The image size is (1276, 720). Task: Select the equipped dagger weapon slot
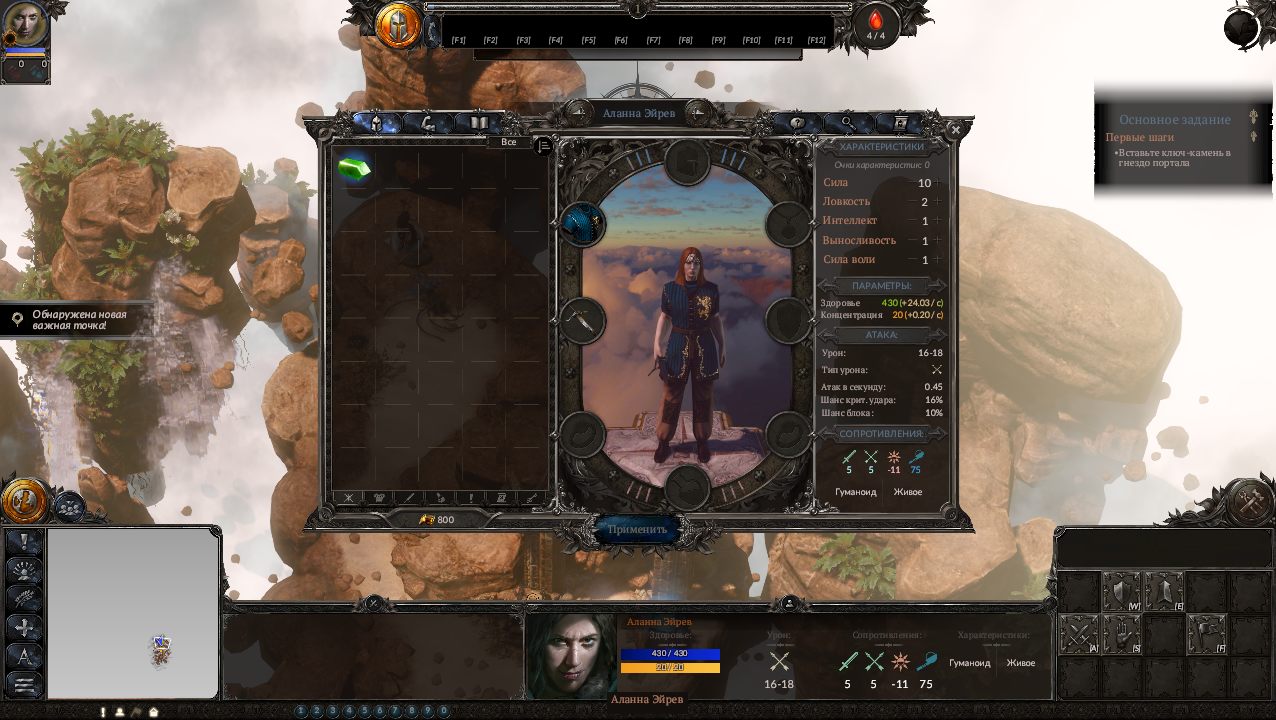pyautogui.click(x=582, y=321)
